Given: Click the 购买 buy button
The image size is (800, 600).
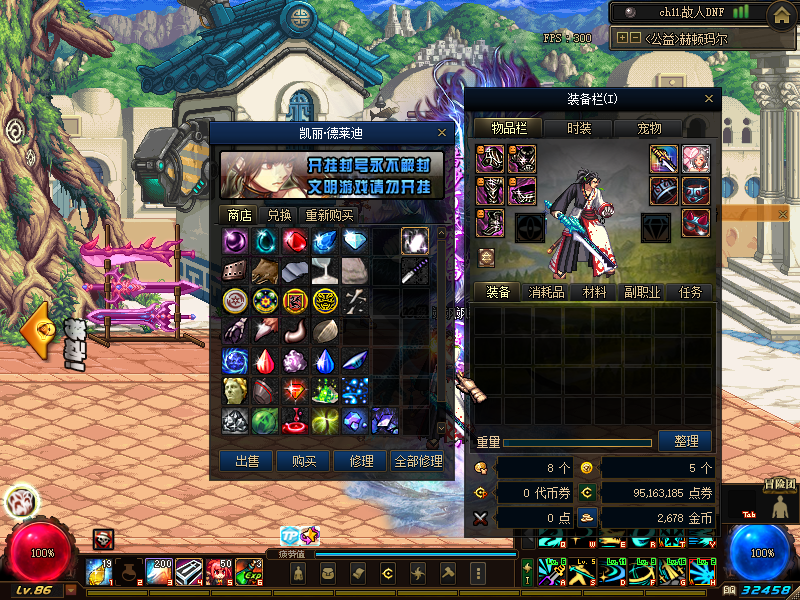Looking at the screenshot, I should (x=303, y=461).
